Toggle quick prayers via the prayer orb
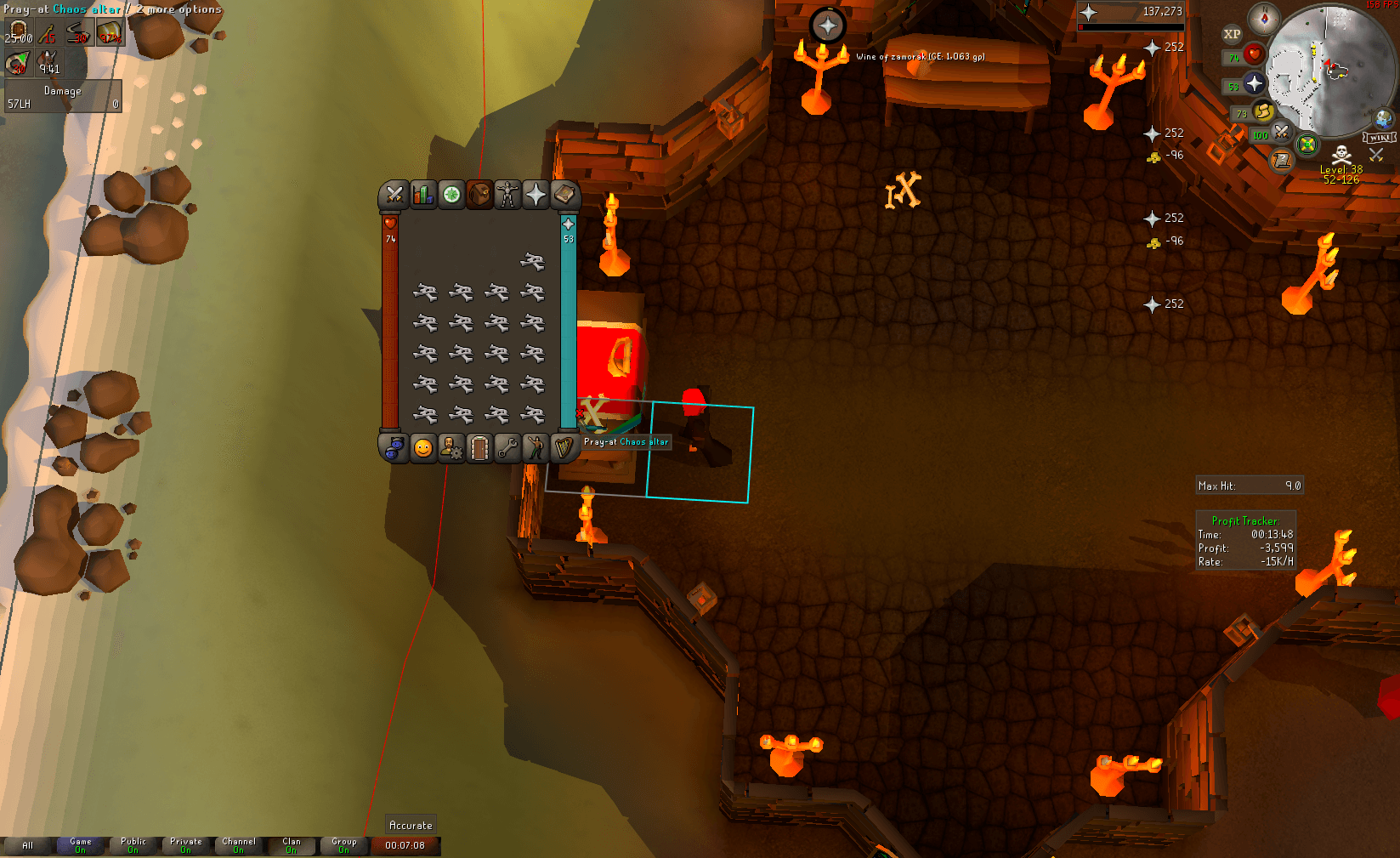The width and height of the screenshot is (1400, 858). pos(1255,84)
